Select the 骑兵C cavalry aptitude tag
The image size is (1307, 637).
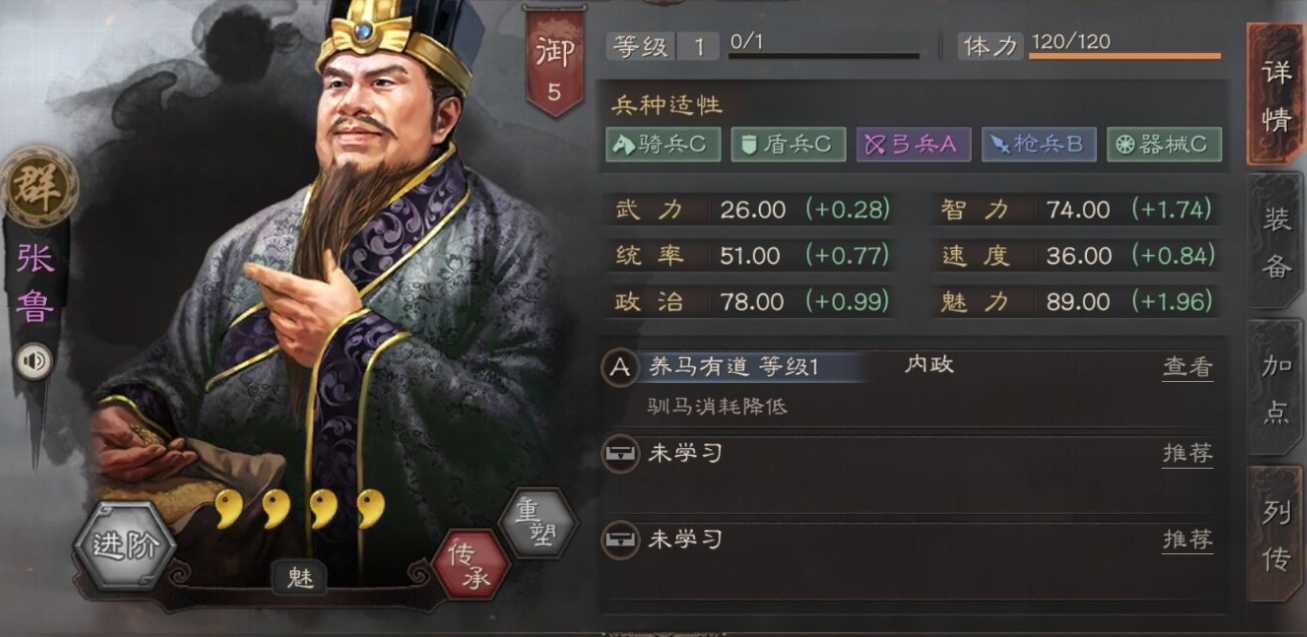coord(662,144)
